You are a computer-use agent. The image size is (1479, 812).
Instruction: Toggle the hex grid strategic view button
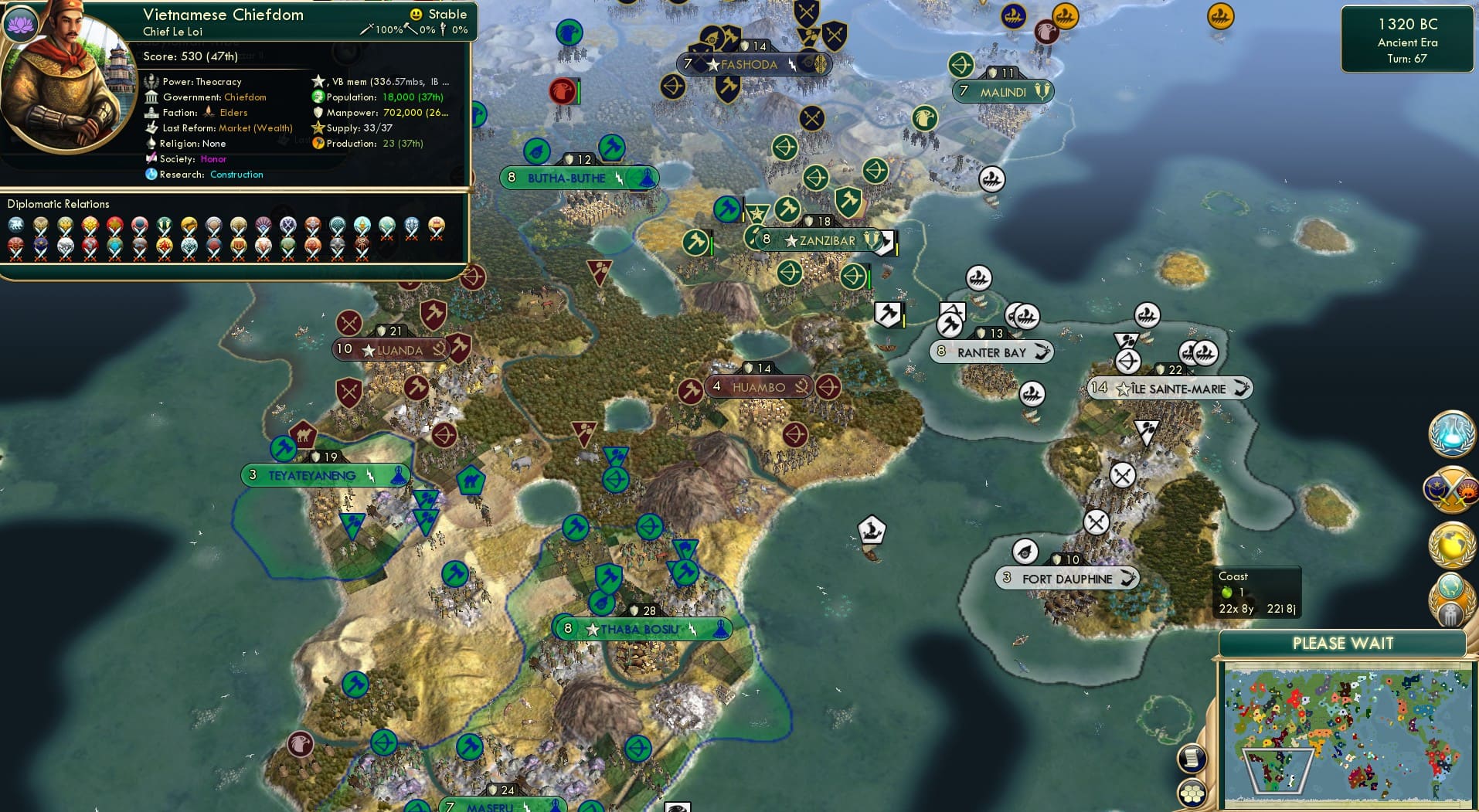[1193, 793]
